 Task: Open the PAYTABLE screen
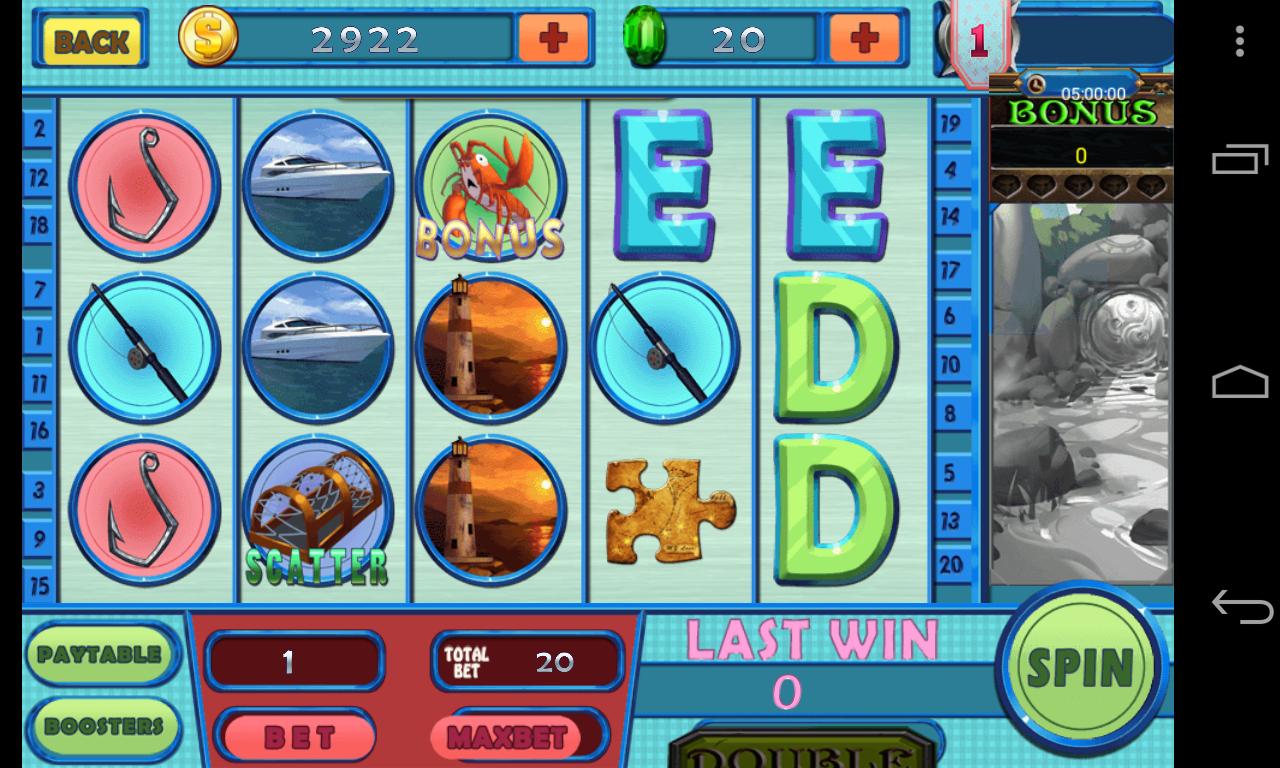point(100,655)
